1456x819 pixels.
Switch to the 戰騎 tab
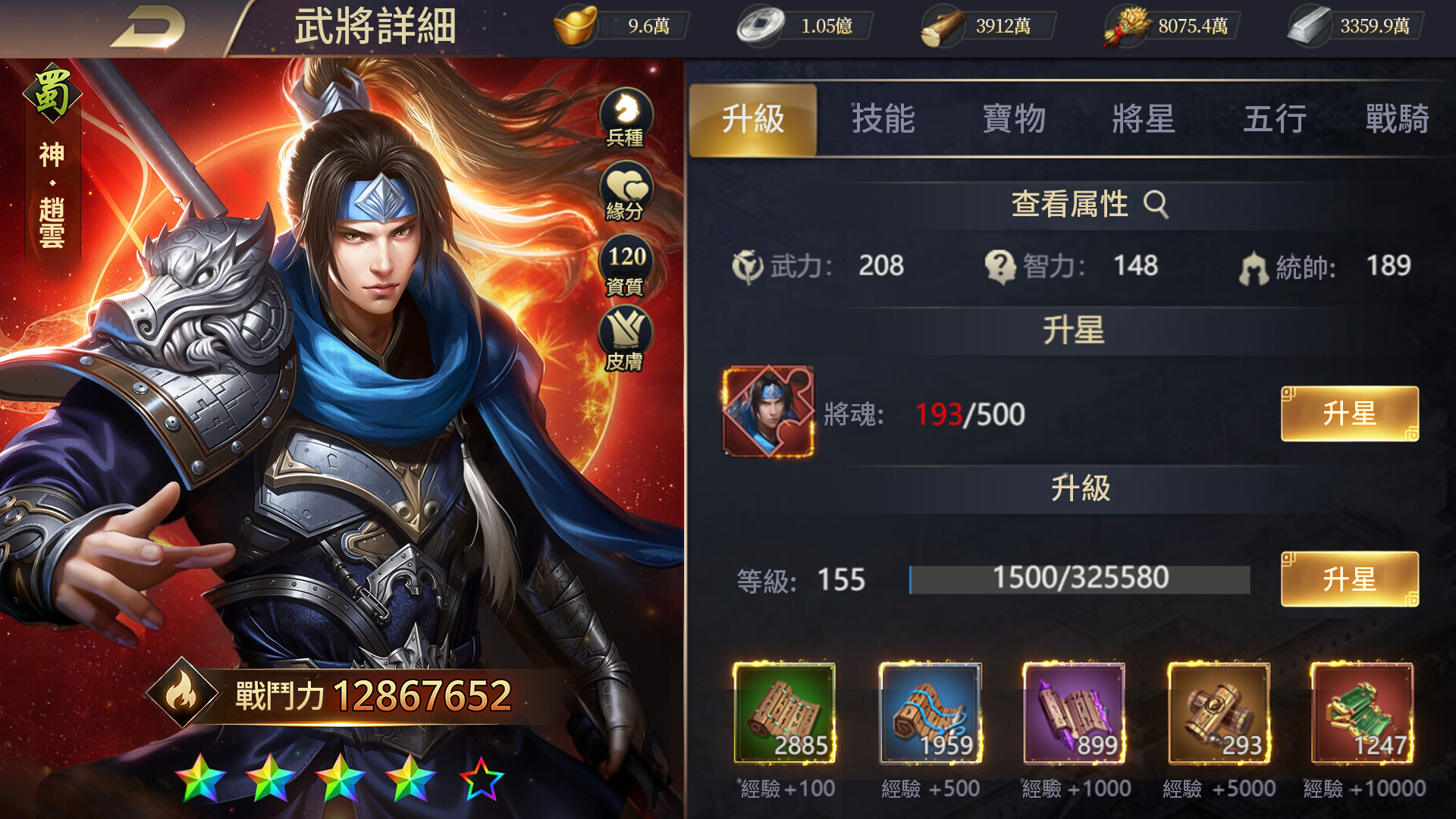coord(1403,119)
